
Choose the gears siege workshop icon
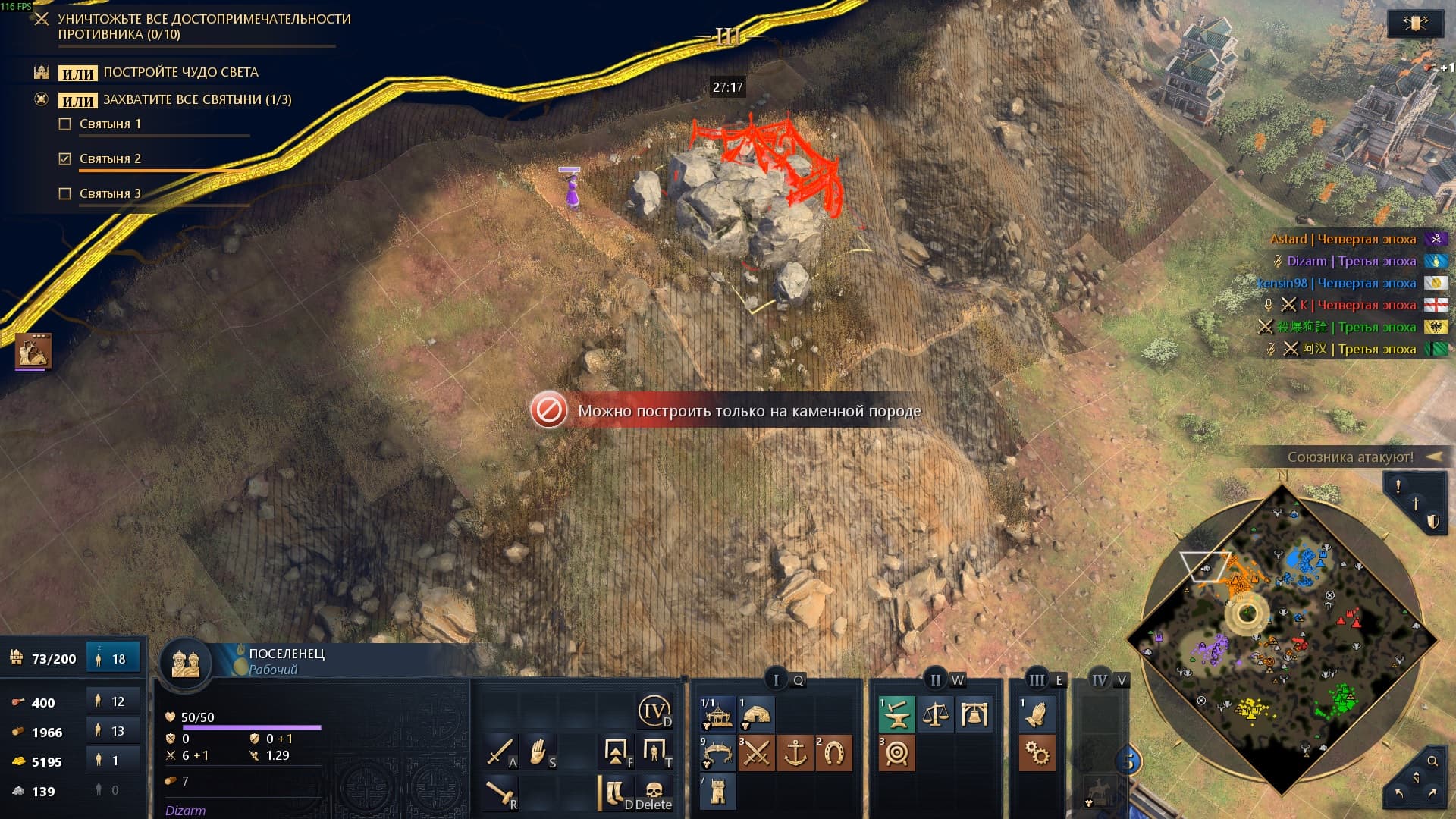(x=1036, y=754)
